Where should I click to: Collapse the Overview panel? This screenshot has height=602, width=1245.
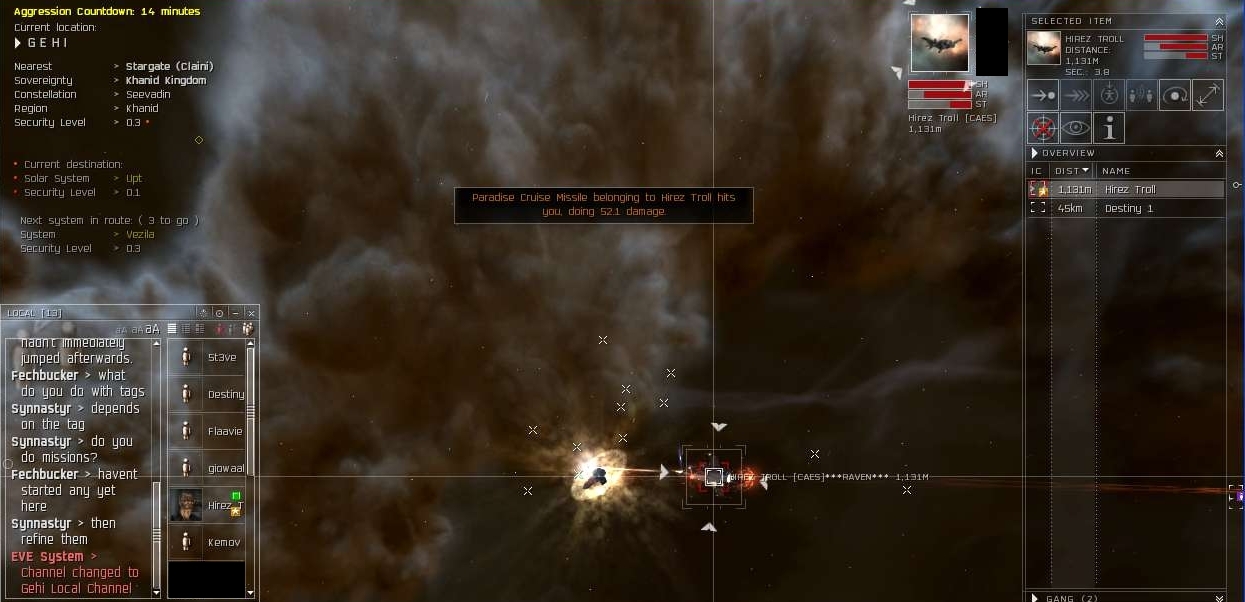pos(1219,154)
